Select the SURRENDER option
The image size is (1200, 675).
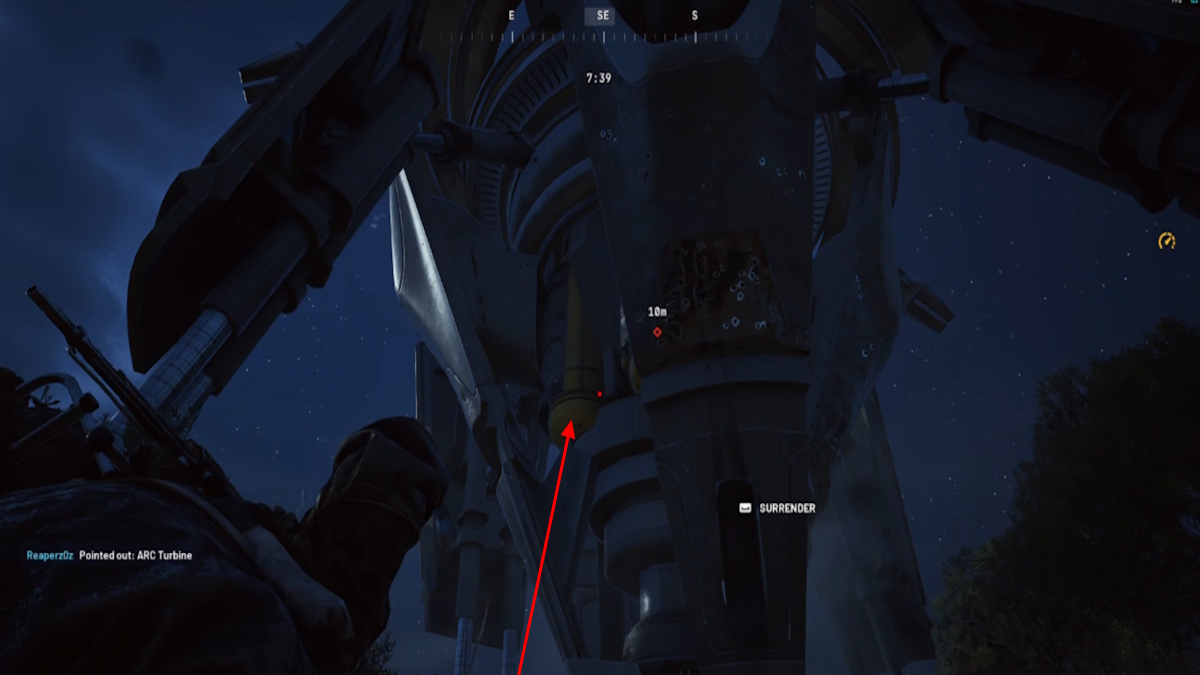point(777,508)
